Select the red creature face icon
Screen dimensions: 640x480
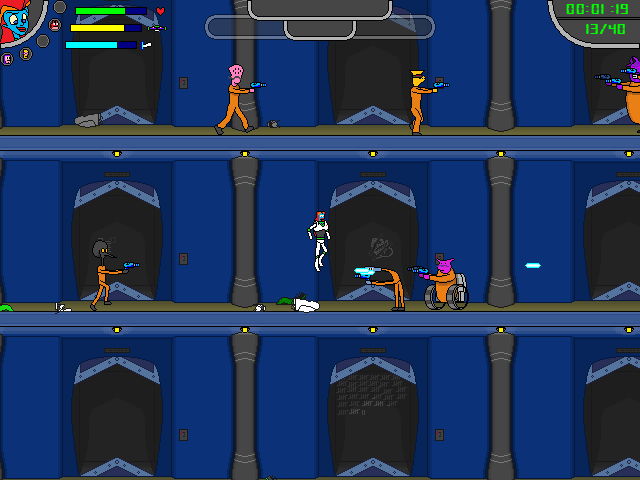(x=55, y=25)
